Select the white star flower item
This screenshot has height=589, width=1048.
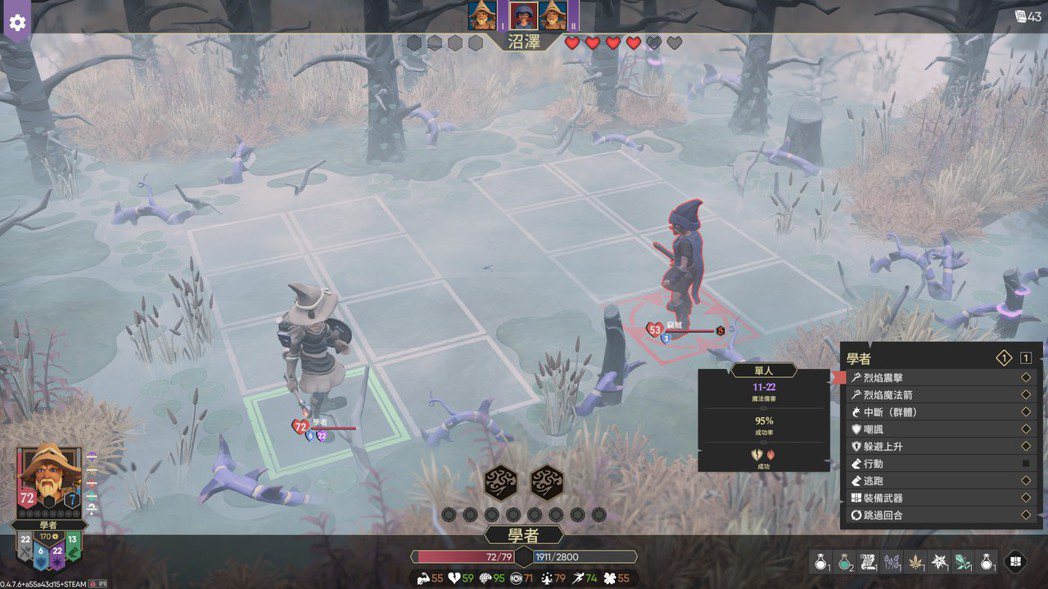click(x=939, y=563)
